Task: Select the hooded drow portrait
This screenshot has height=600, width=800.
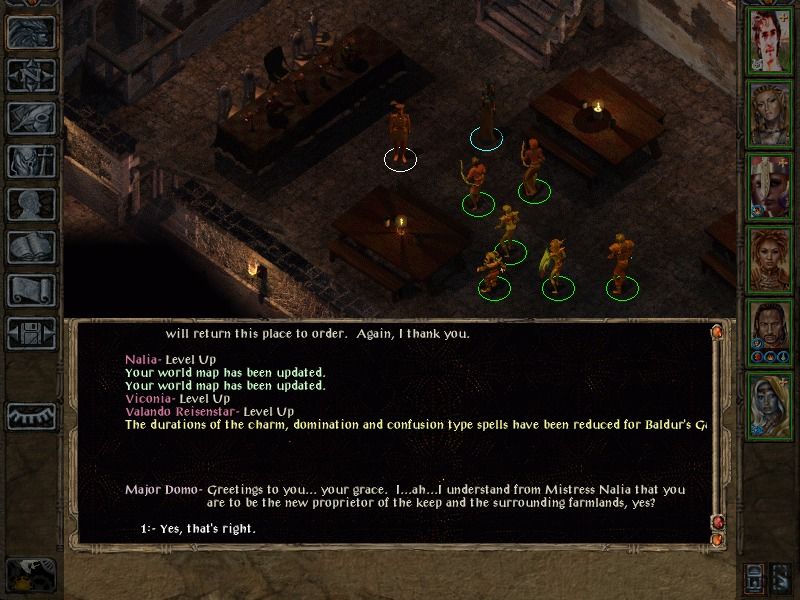Action: pos(770,408)
